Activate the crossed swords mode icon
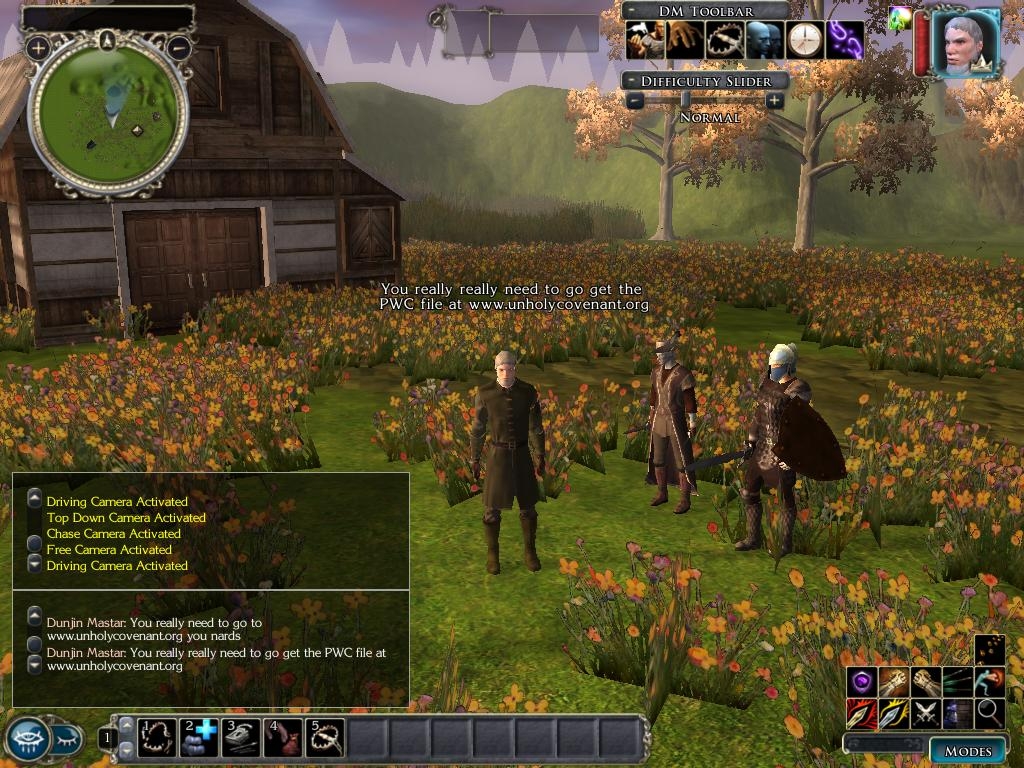 point(926,713)
